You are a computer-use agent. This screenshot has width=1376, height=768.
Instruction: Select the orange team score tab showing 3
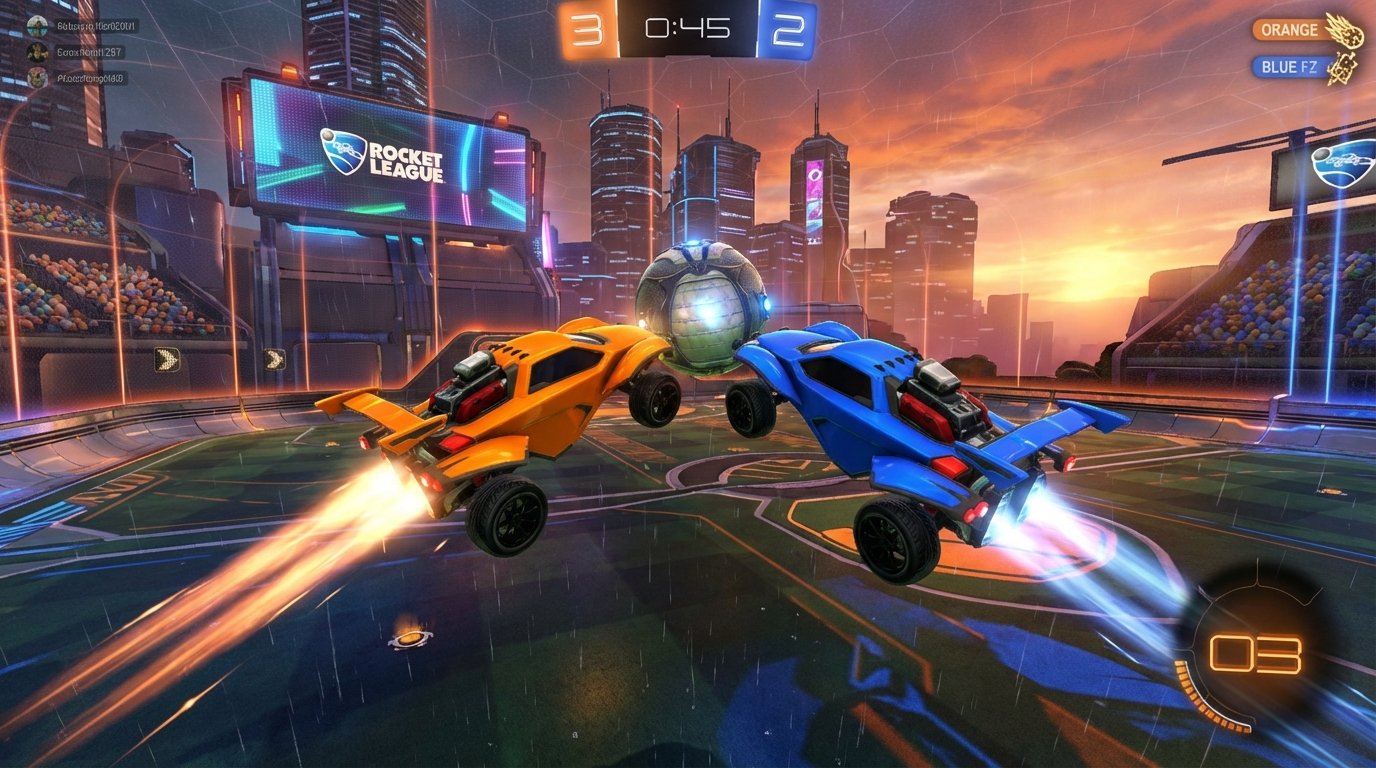pyautogui.click(x=586, y=29)
